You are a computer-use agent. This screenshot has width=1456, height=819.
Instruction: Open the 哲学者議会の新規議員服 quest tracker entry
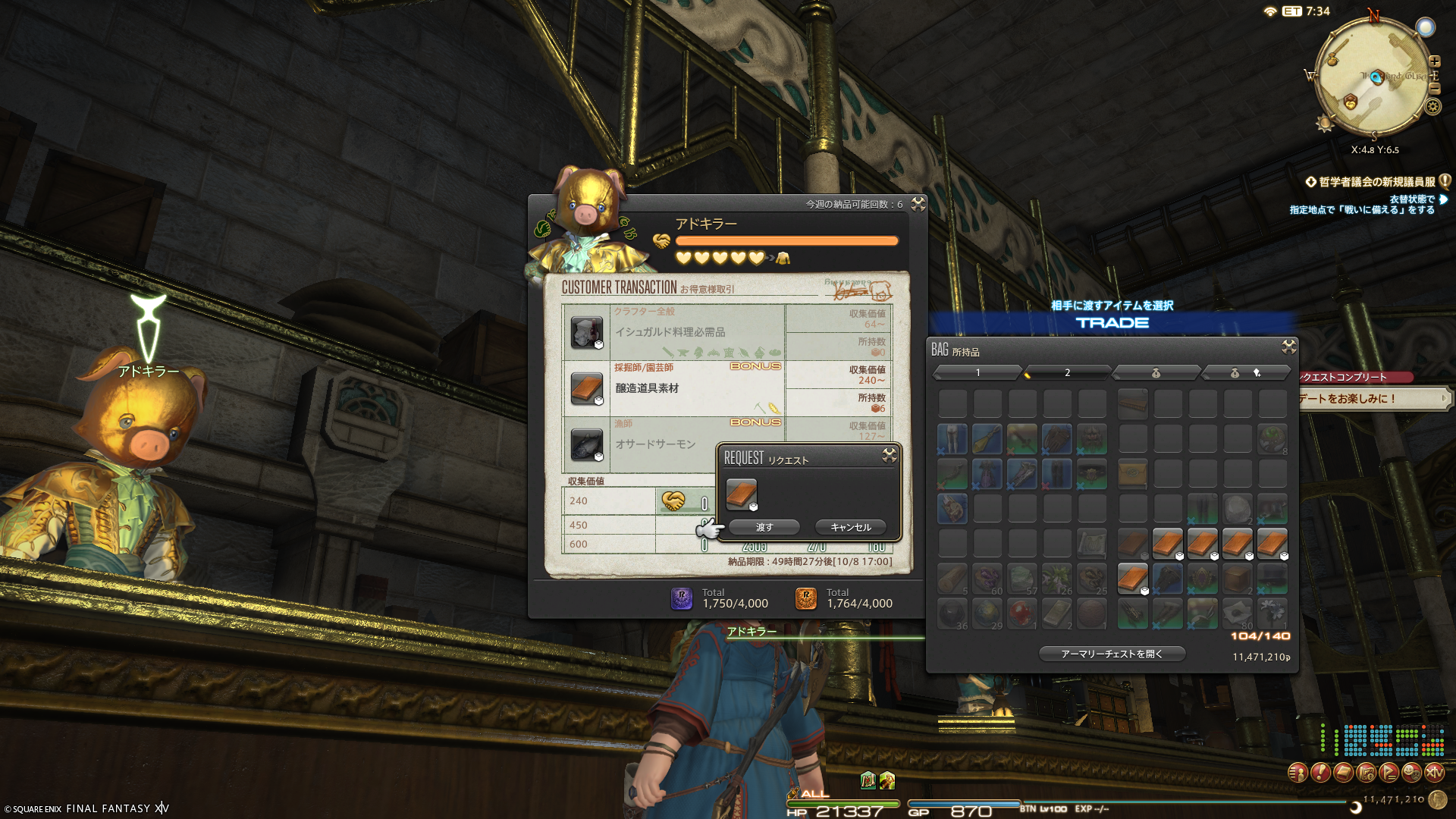pyautogui.click(x=1376, y=182)
